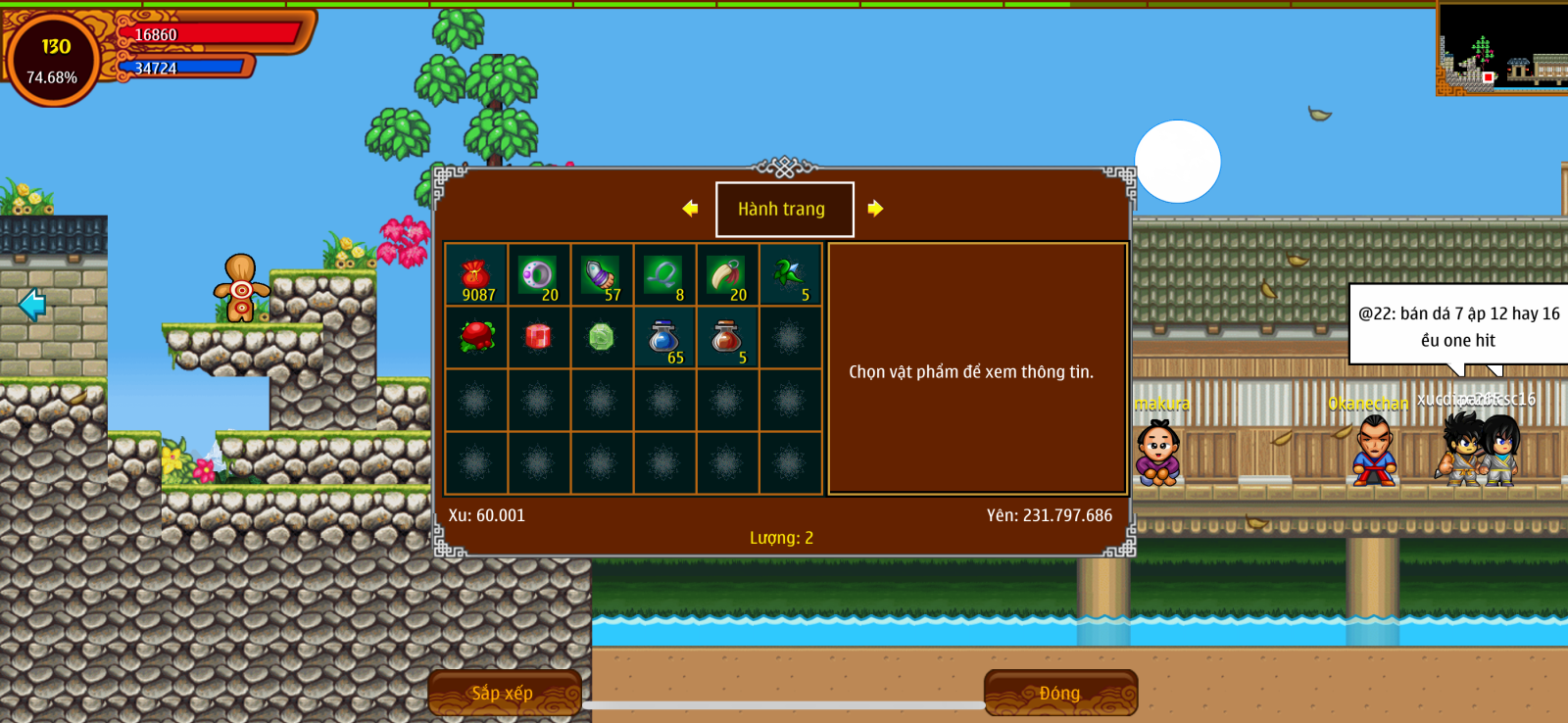Open the minimap
Screen dimensions: 1568x723
coord(1501,49)
